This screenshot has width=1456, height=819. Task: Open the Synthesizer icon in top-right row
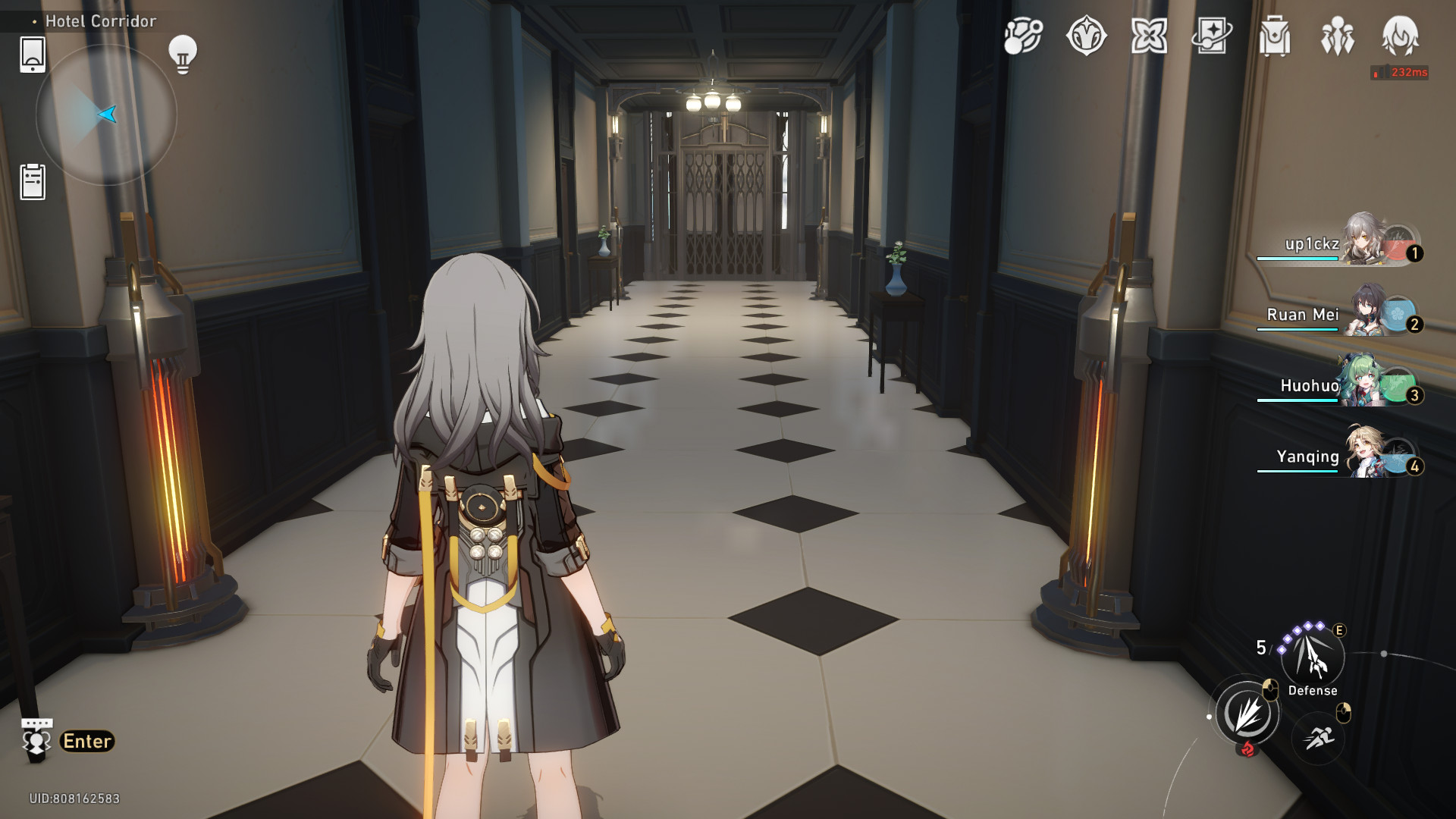(1022, 36)
